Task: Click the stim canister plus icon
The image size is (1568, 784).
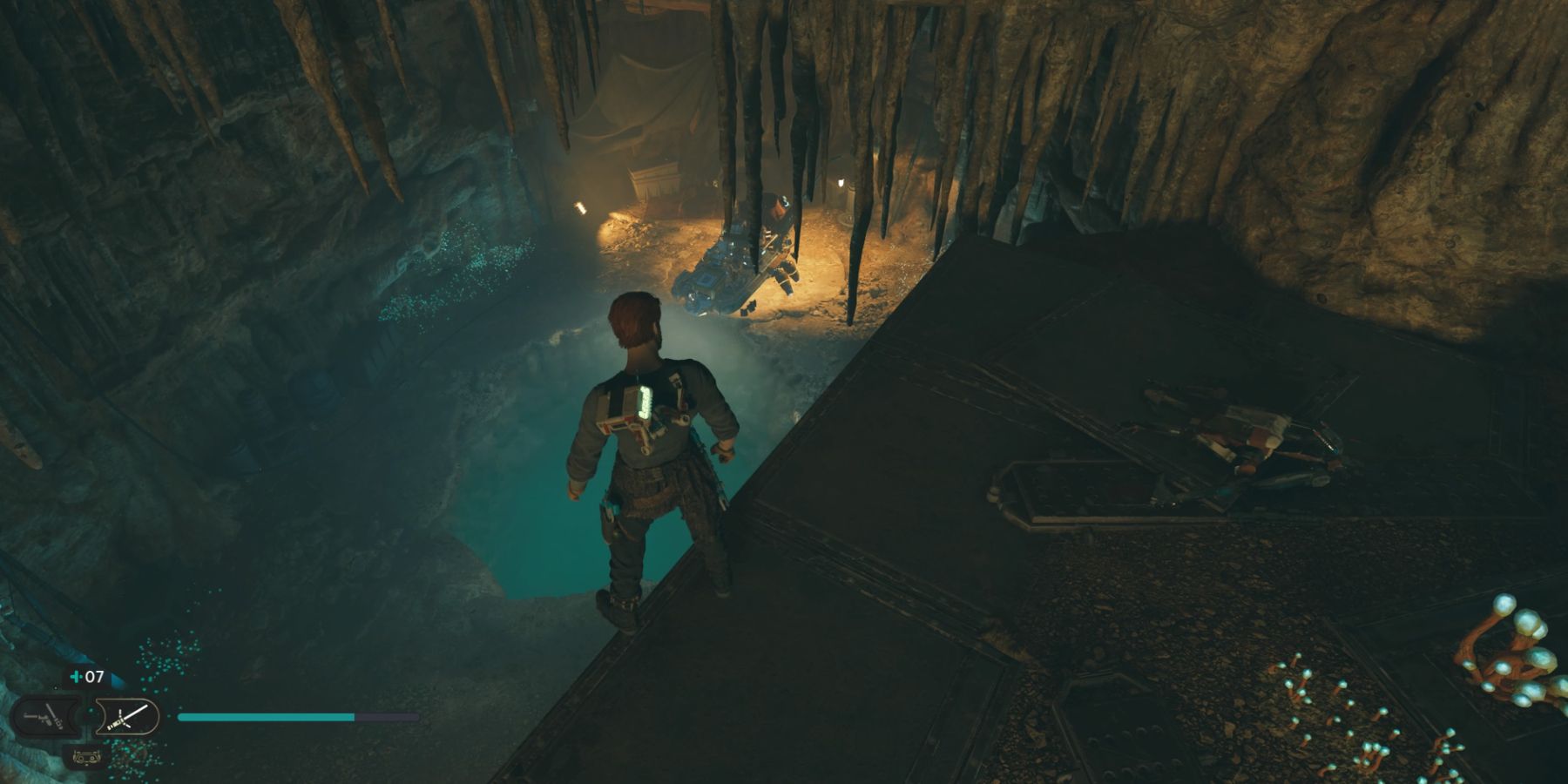Action: click(x=76, y=676)
